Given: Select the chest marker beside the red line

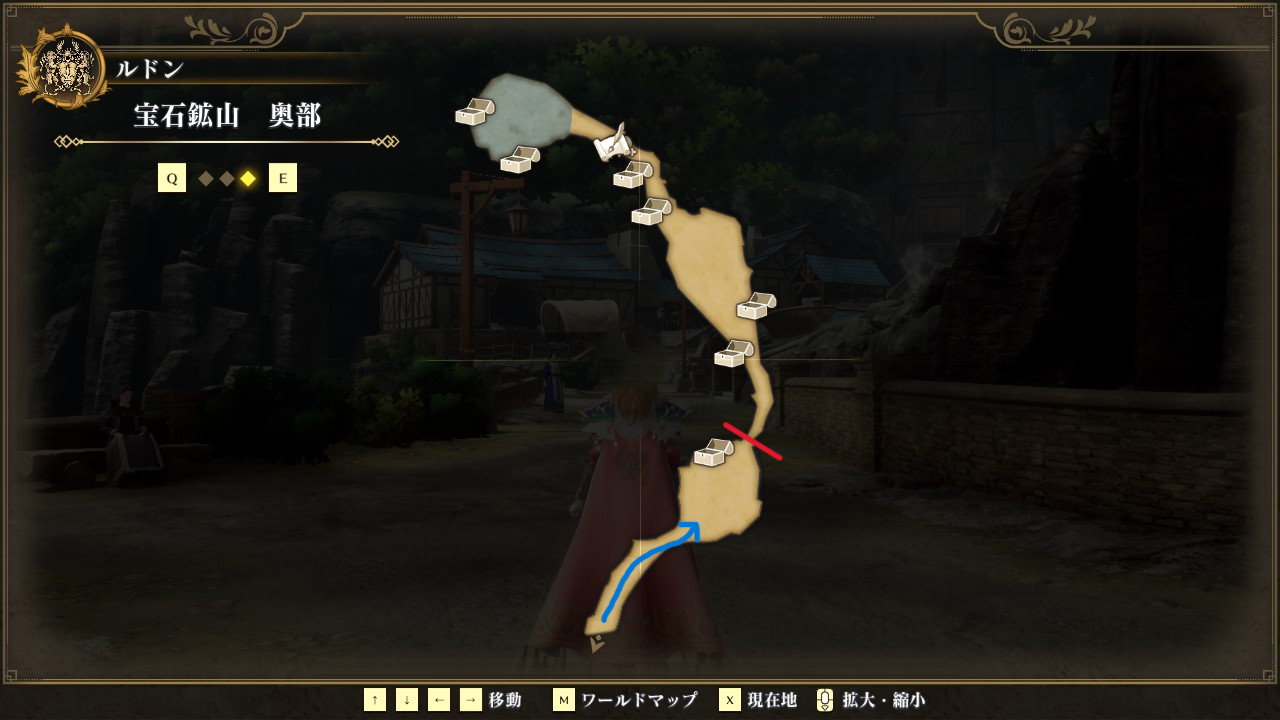Looking at the screenshot, I should (714, 453).
